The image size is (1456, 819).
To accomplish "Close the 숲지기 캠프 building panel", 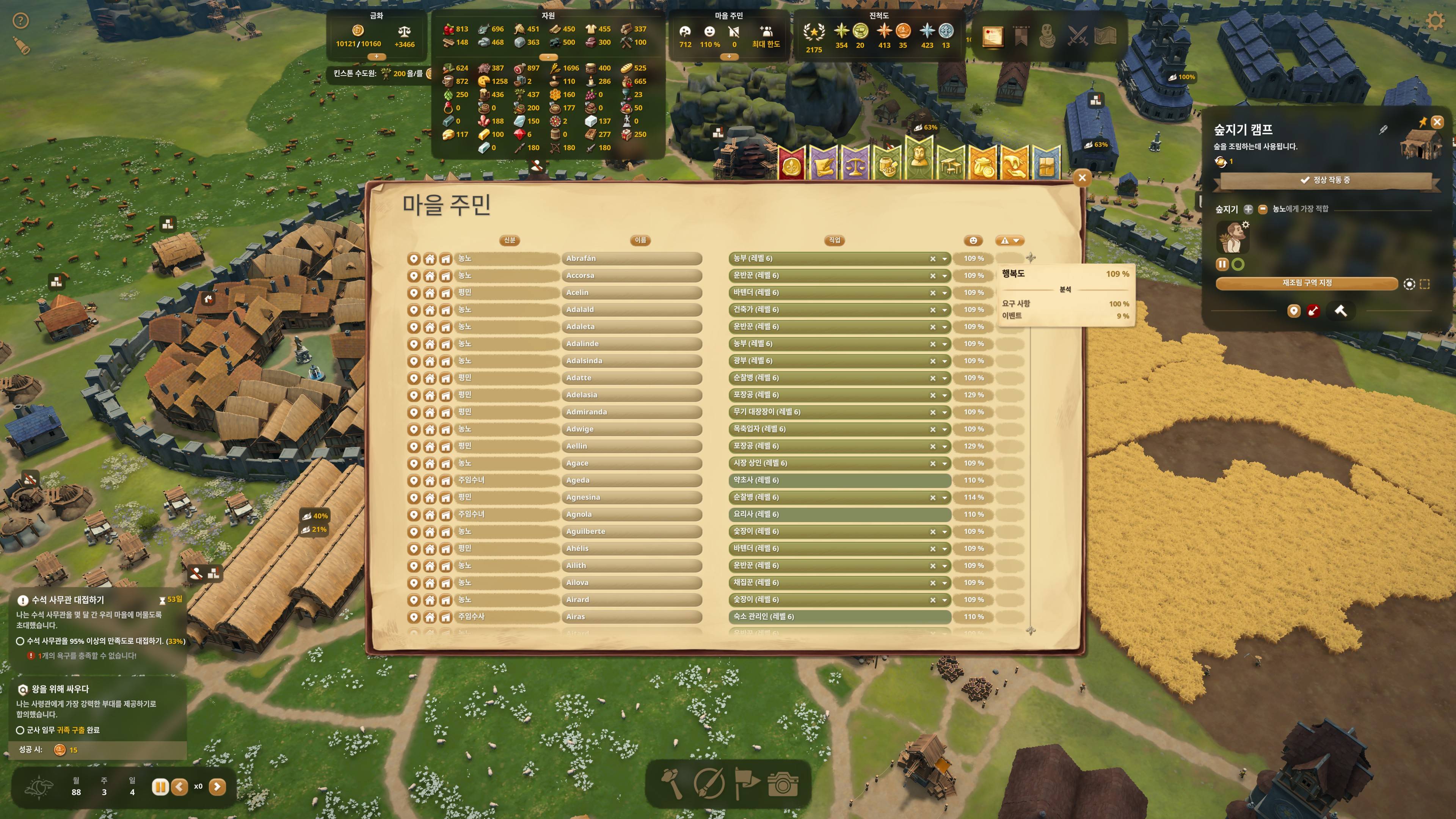I will pos(1437,122).
